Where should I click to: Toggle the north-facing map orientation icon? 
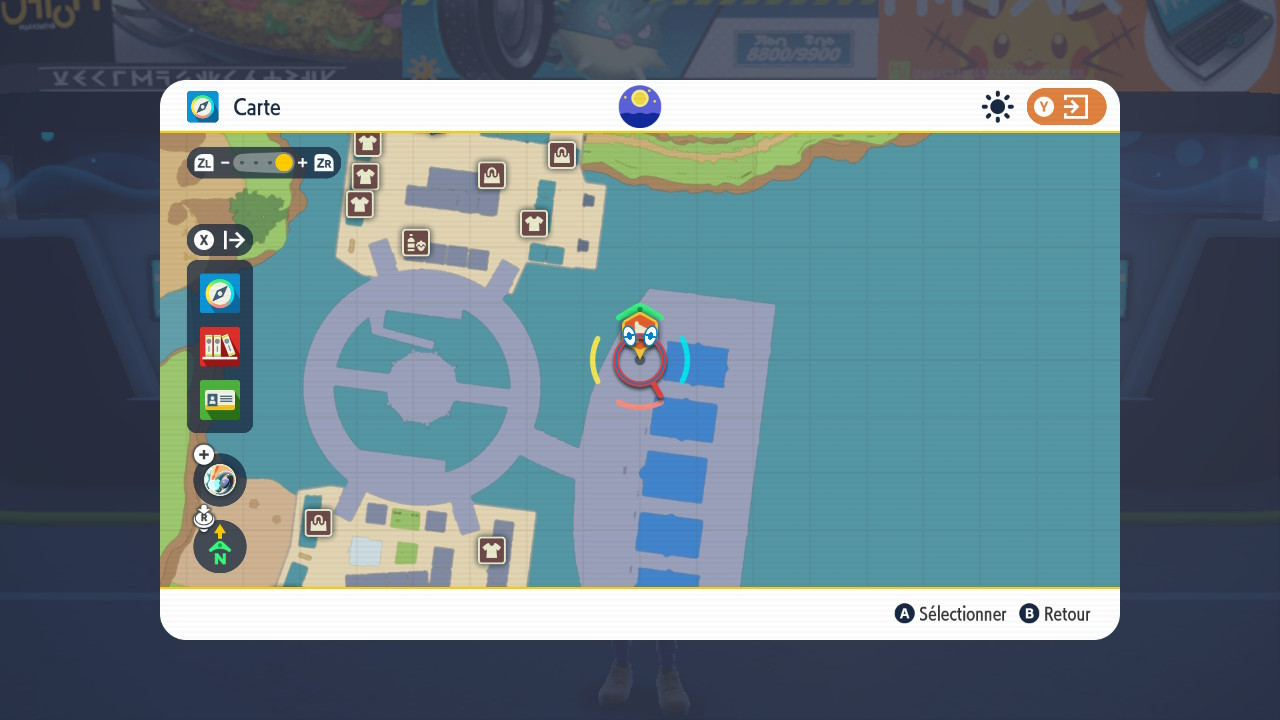220,547
